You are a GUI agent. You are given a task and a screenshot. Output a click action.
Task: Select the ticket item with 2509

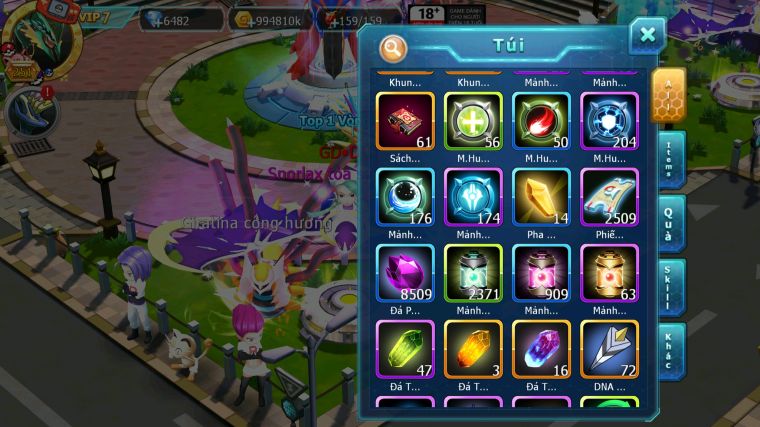pos(609,196)
